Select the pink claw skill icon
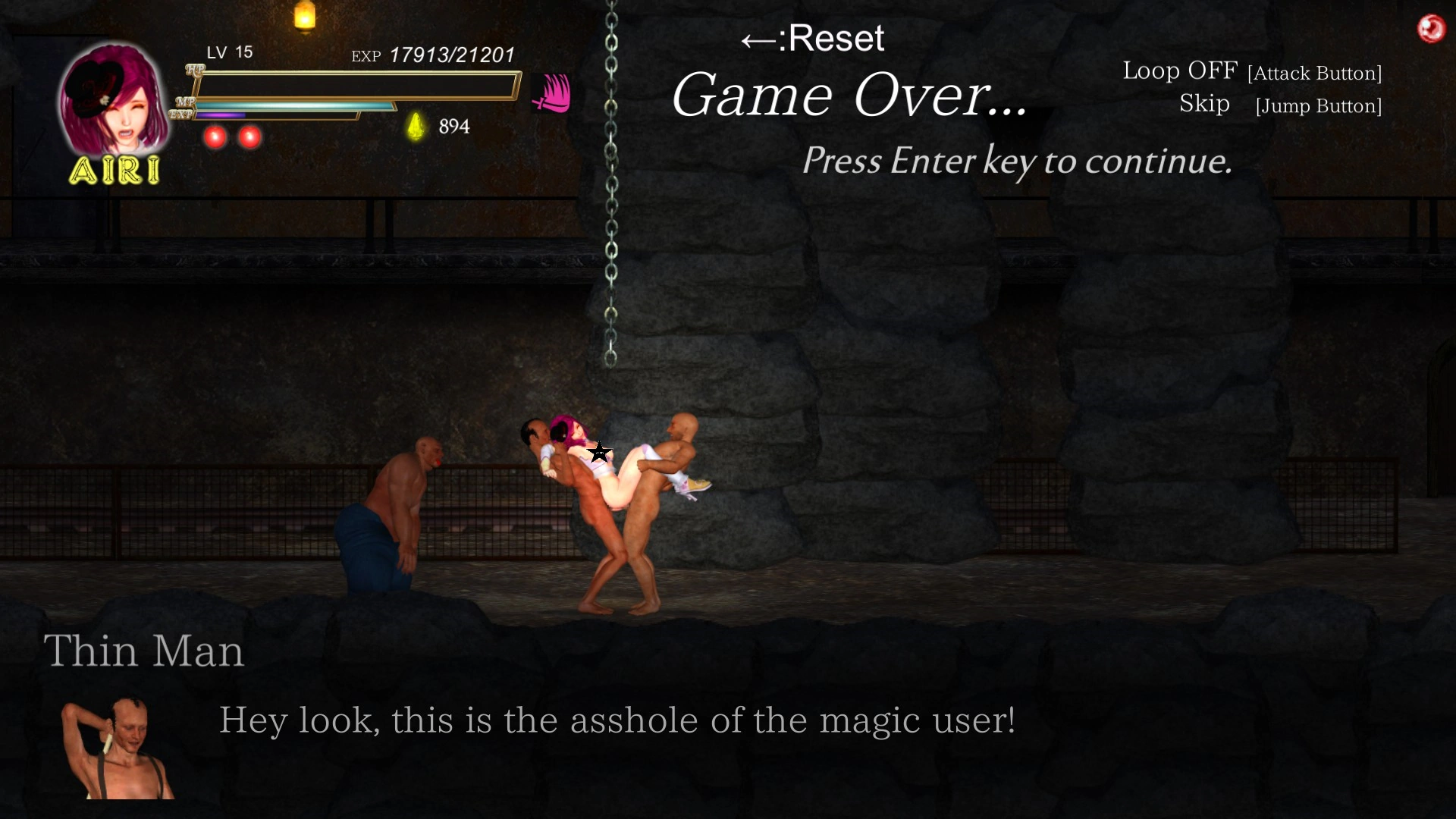Screen dimensions: 1456x819 pos(552,94)
